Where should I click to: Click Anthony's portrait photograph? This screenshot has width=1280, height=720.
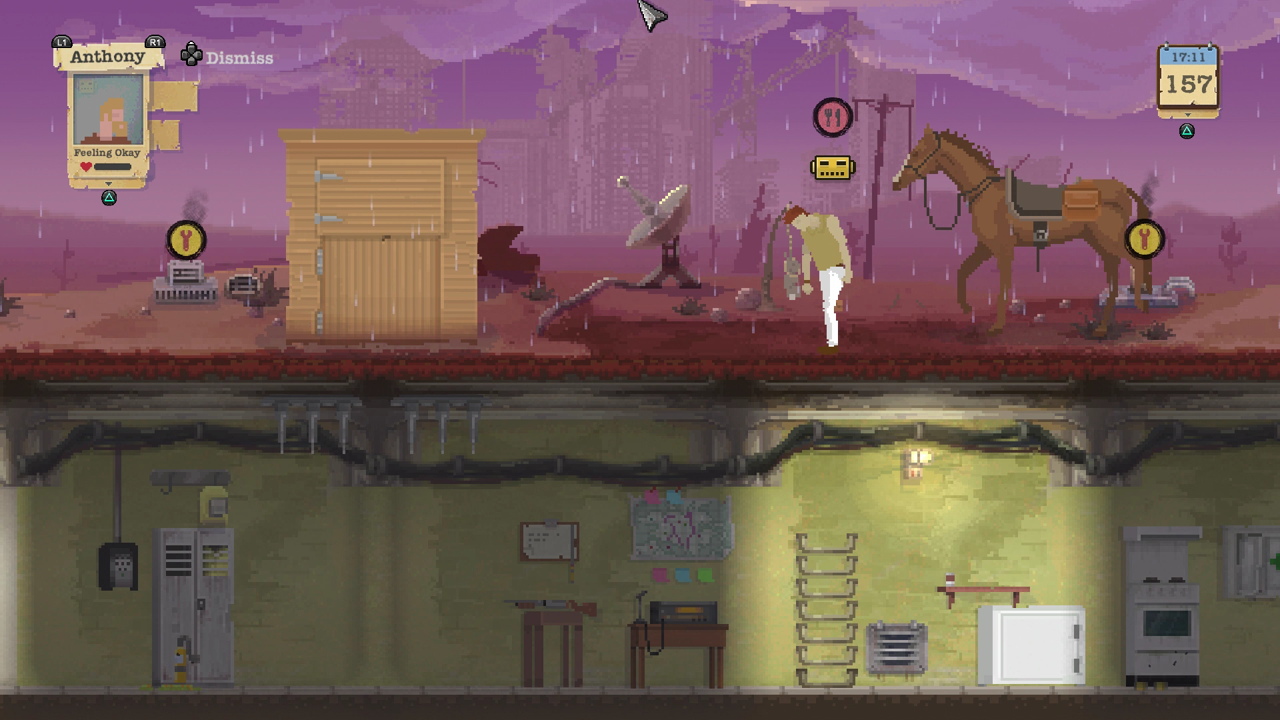pyautogui.click(x=106, y=110)
